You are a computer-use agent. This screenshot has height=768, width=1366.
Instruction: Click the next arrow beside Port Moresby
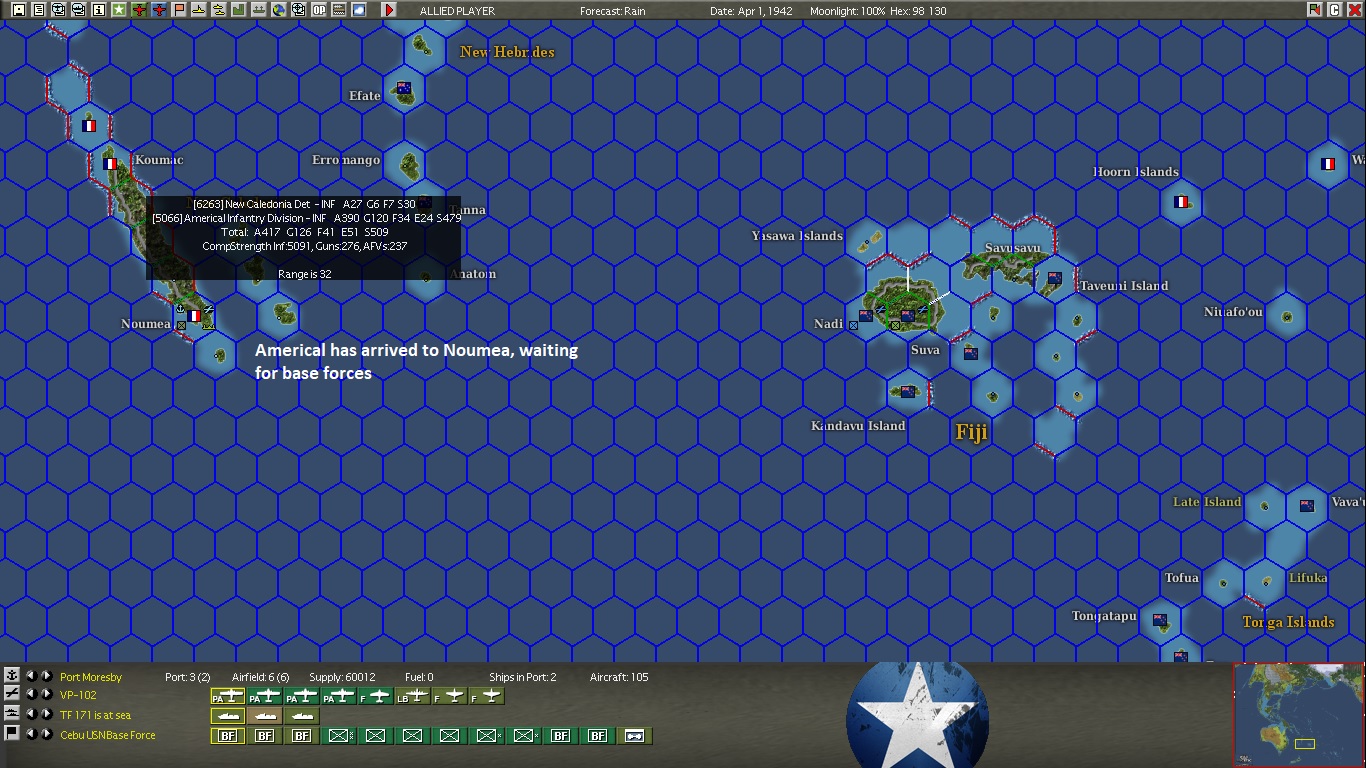[46, 675]
